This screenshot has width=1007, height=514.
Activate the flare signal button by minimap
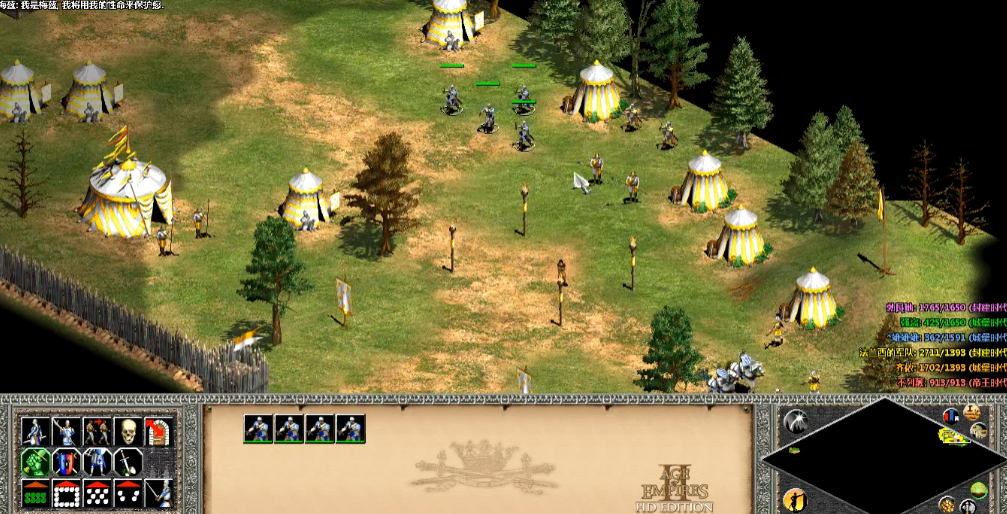click(796, 422)
